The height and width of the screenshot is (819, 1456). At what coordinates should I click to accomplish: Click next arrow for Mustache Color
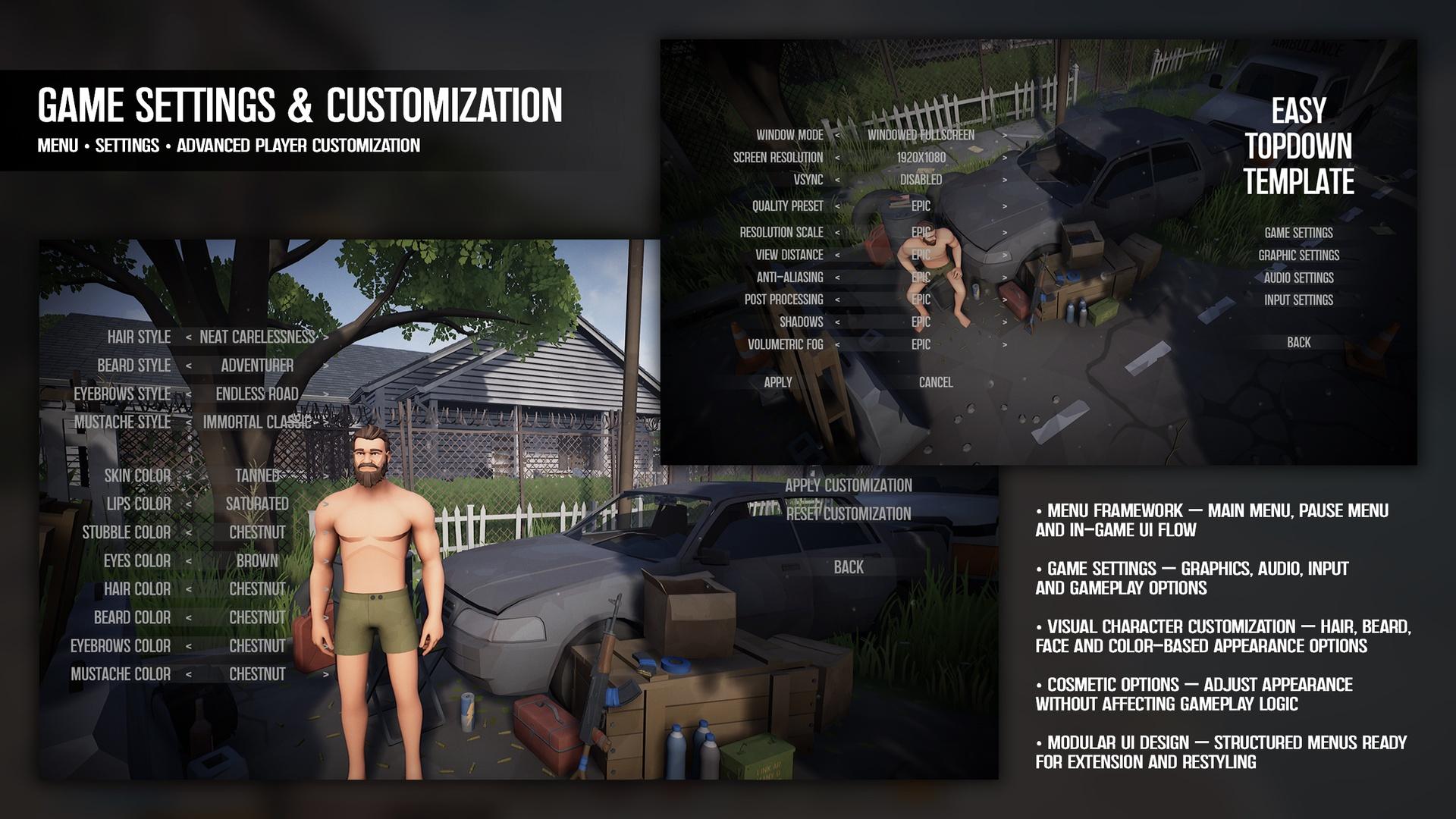(x=326, y=674)
